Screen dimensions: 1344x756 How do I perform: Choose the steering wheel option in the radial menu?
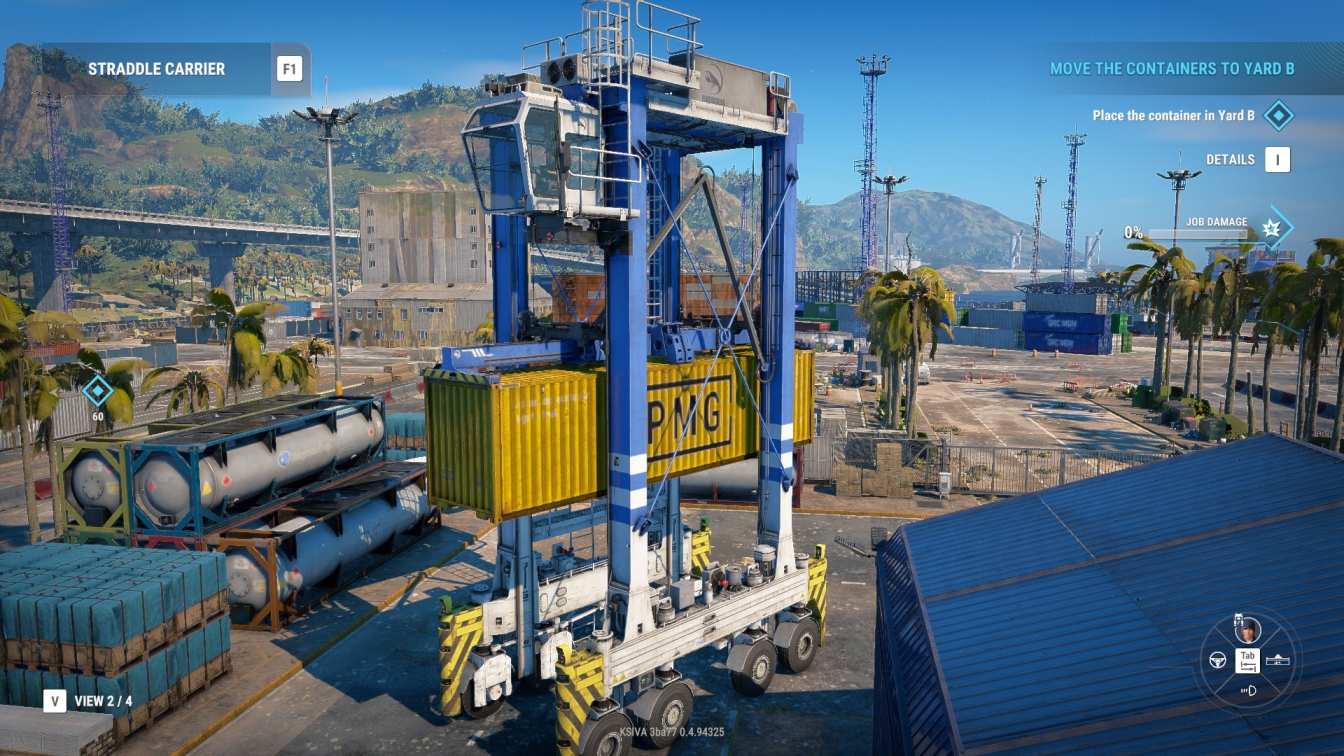(x=1218, y=660)
